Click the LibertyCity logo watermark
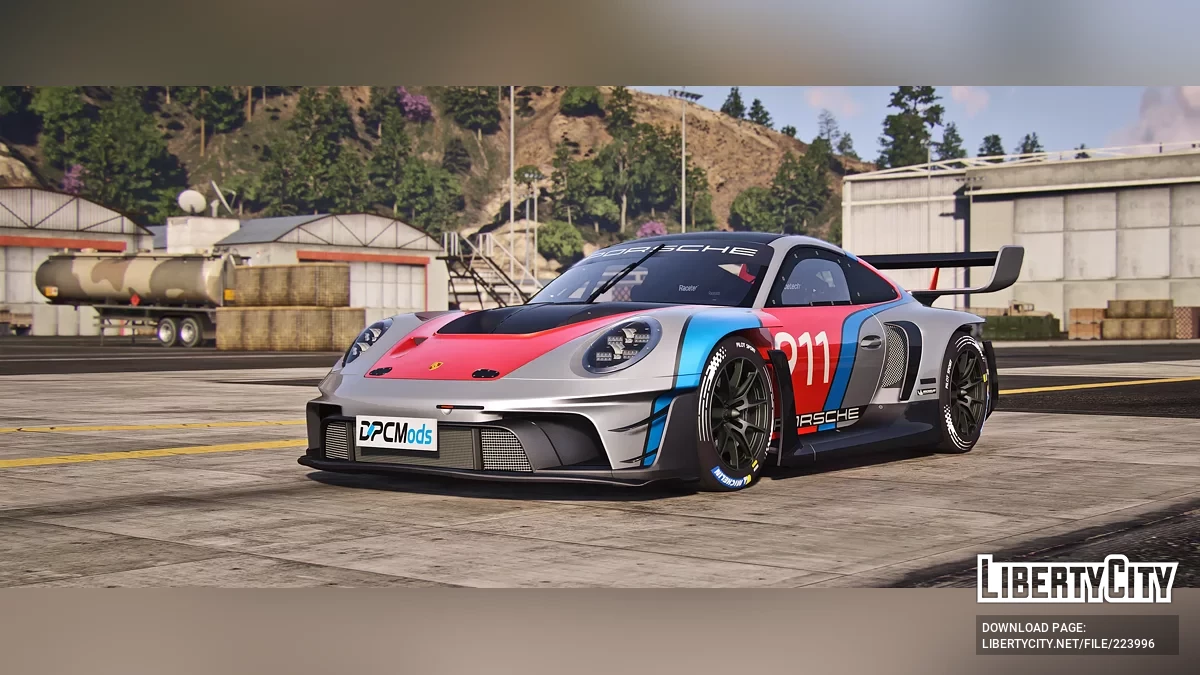 (1077, 579)
